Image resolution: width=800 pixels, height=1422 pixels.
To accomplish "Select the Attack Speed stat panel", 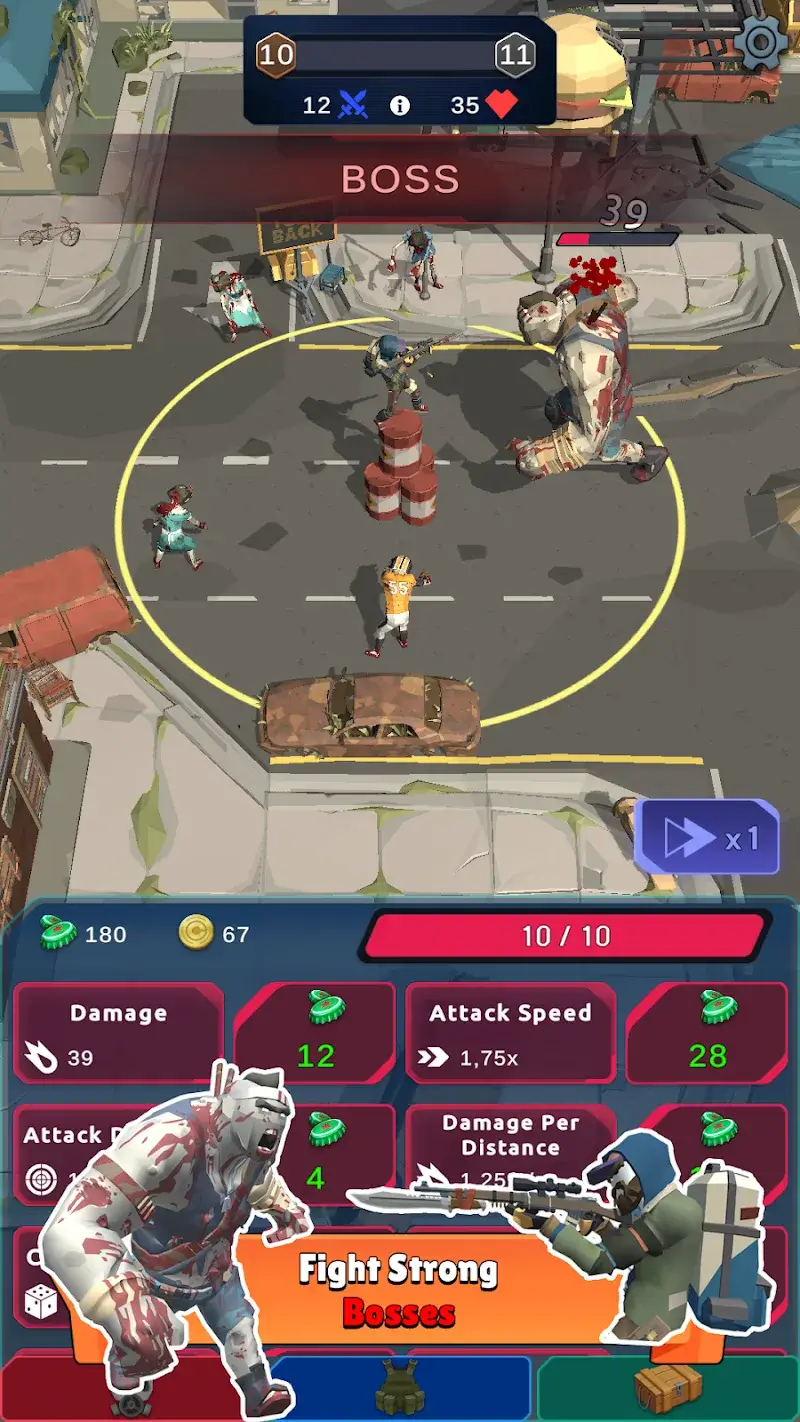I will [510, 1034].
